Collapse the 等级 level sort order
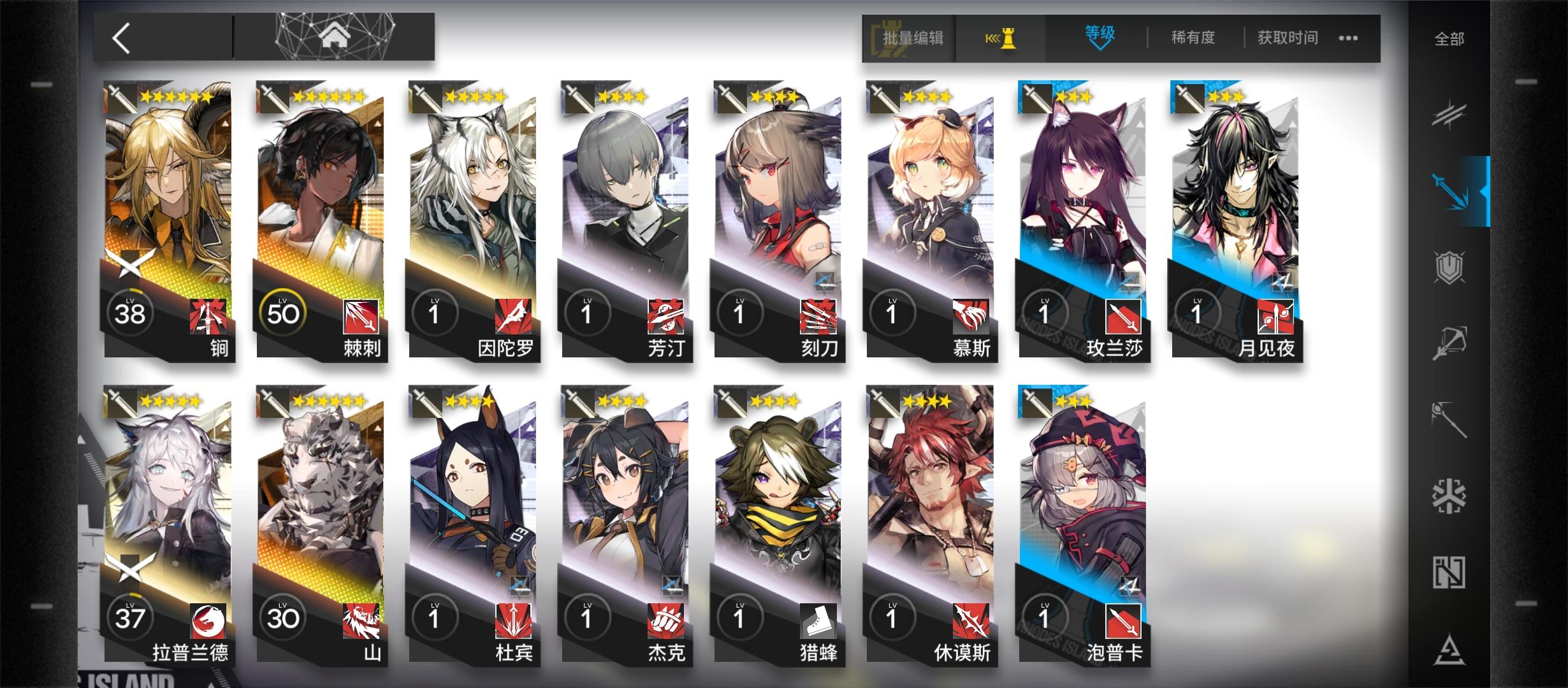Image resolution: width=1568 pixels, height=688 pixels. point(1100,37)
